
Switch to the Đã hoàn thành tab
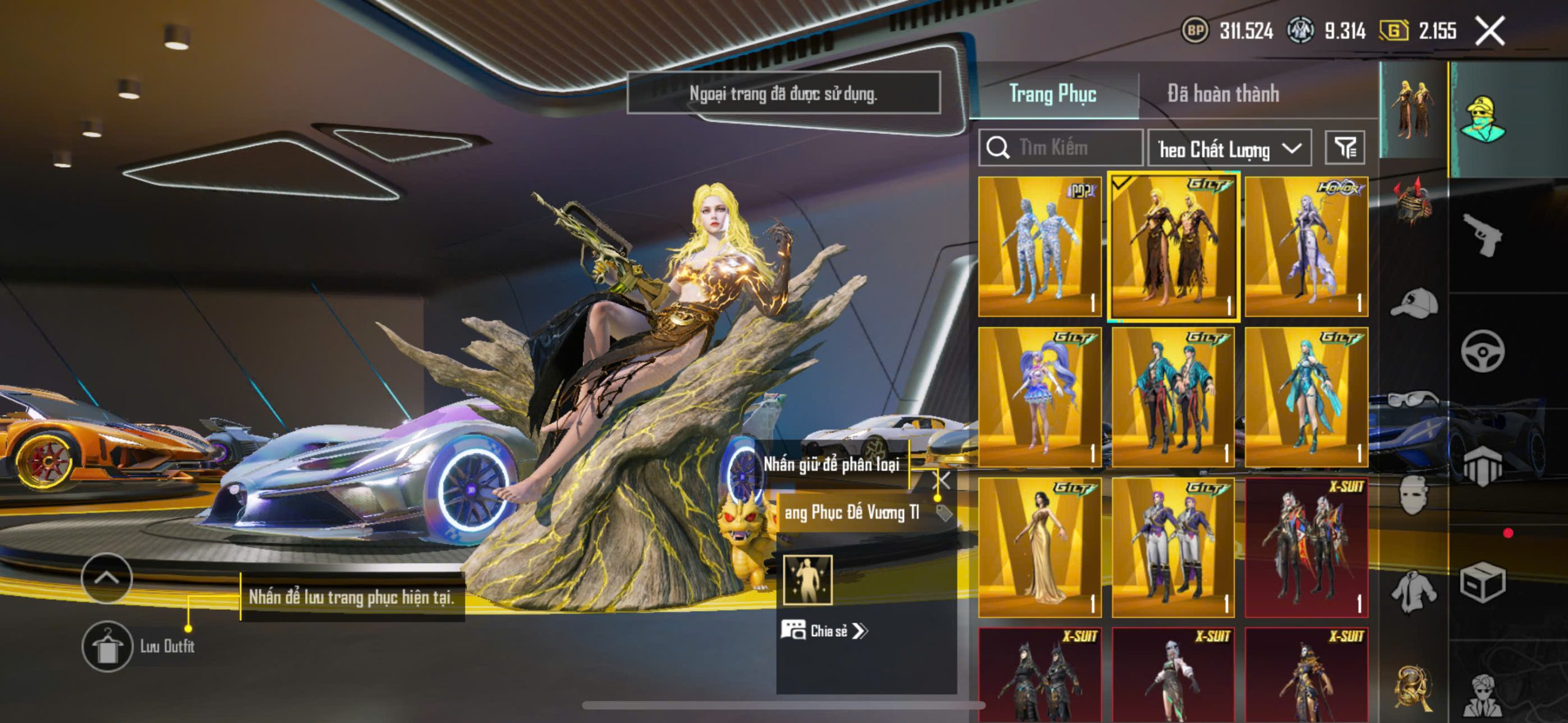(x=1223, y=94)
